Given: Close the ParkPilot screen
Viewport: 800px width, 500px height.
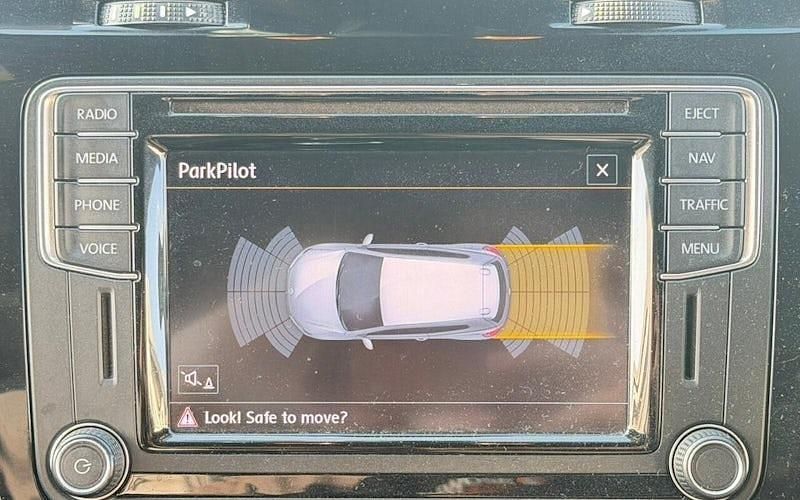Looking at the screenshot, I should (602, 170).
